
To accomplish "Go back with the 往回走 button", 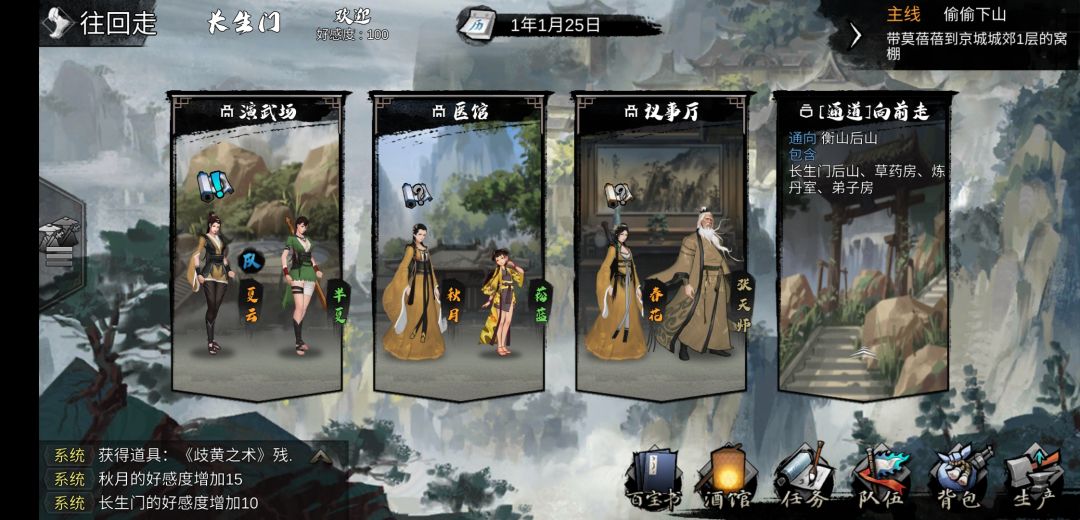I will click(102, 23).
